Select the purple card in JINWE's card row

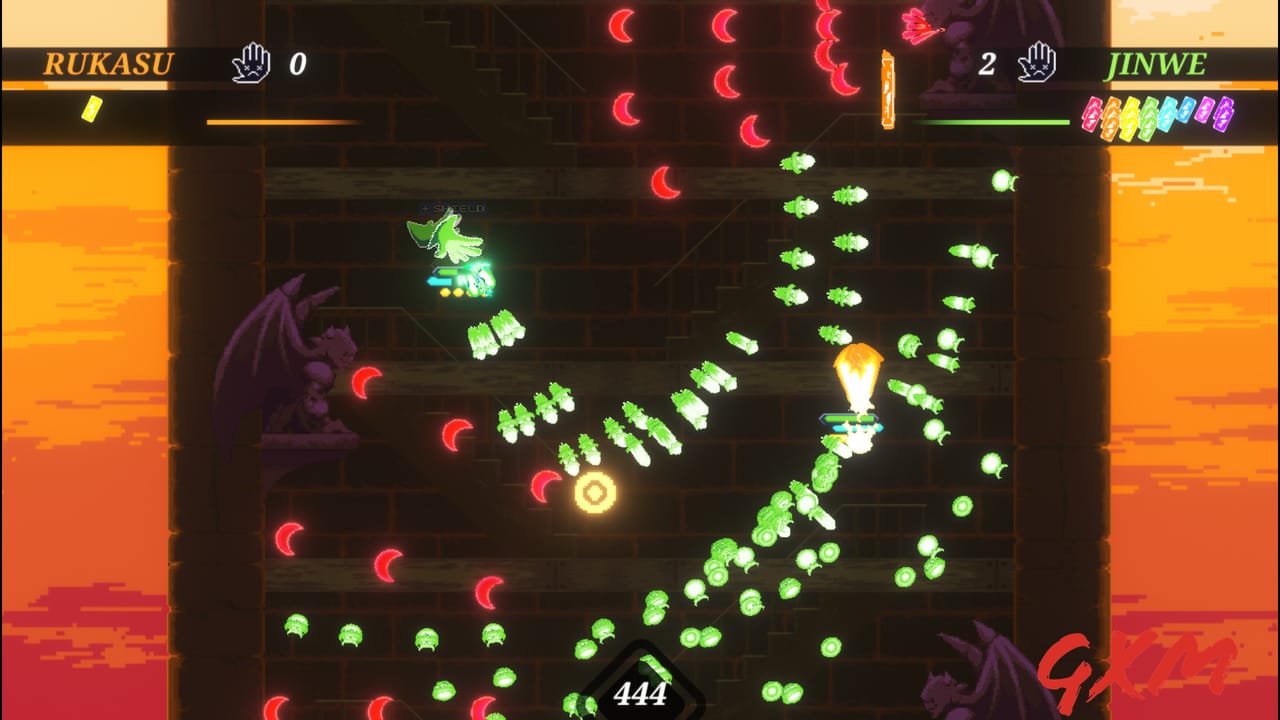click(x=1224, y=112)
